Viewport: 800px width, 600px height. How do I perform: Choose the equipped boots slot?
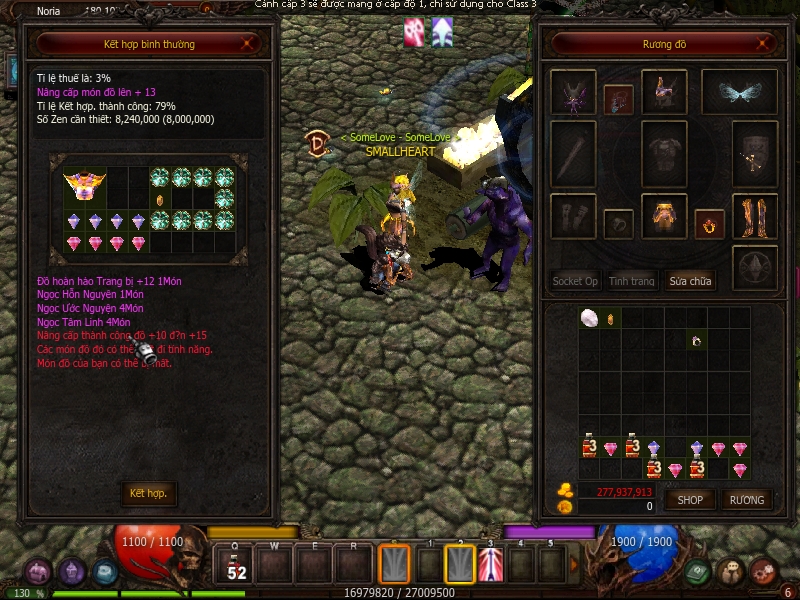(755, 216)
